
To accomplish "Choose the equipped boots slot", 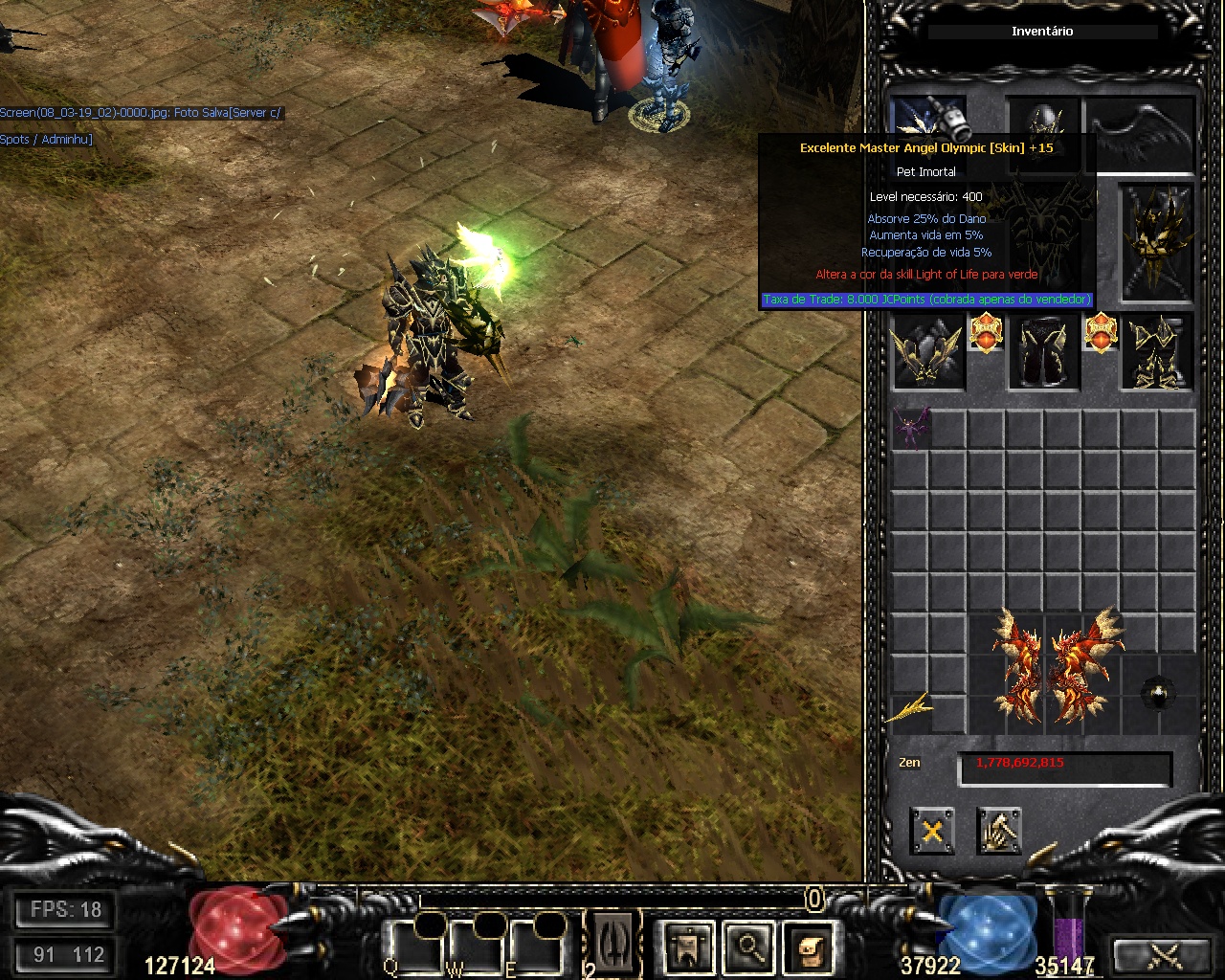I will [x=1157, y=352].
